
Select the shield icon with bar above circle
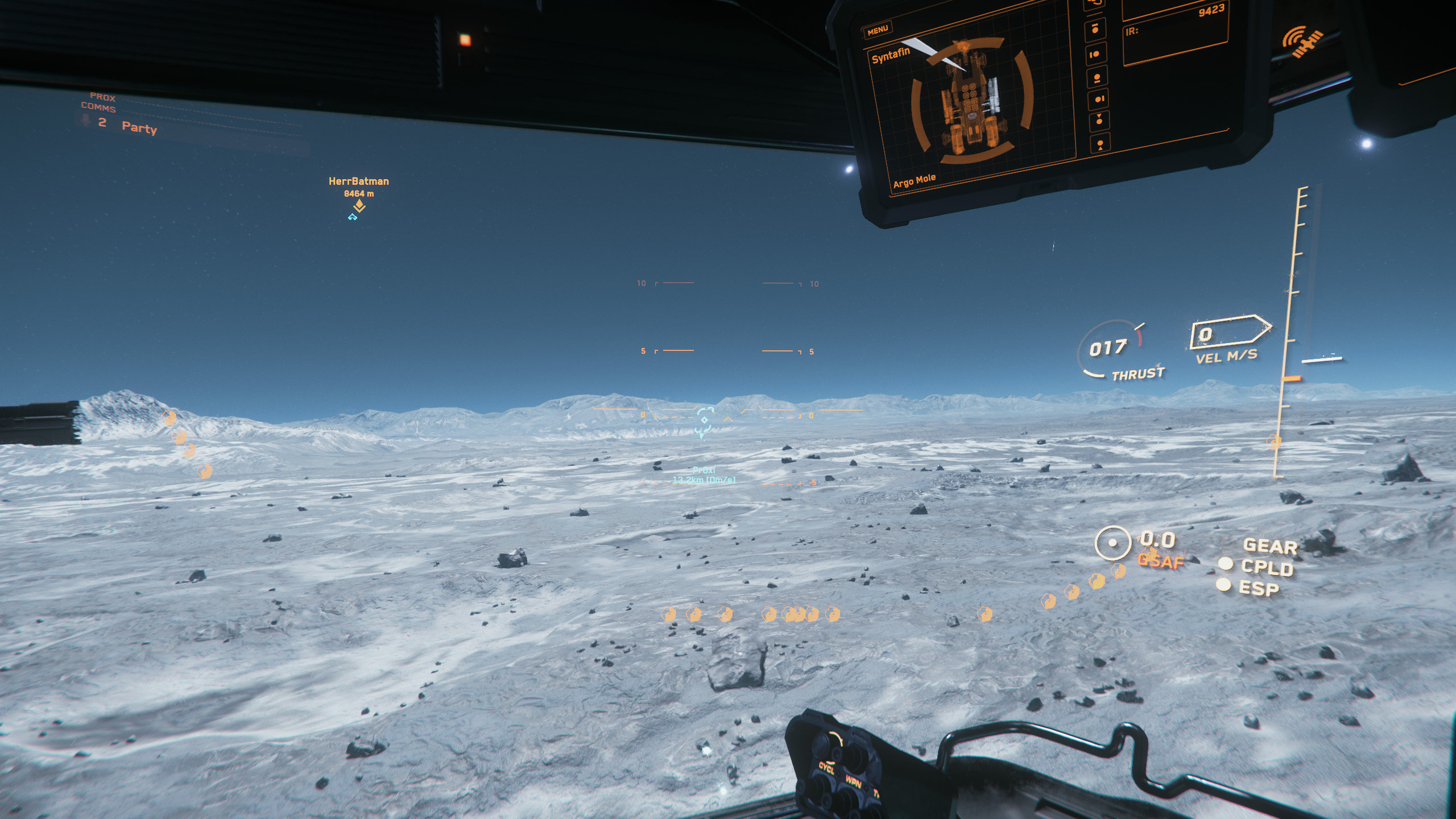[x=1095, y=28]
